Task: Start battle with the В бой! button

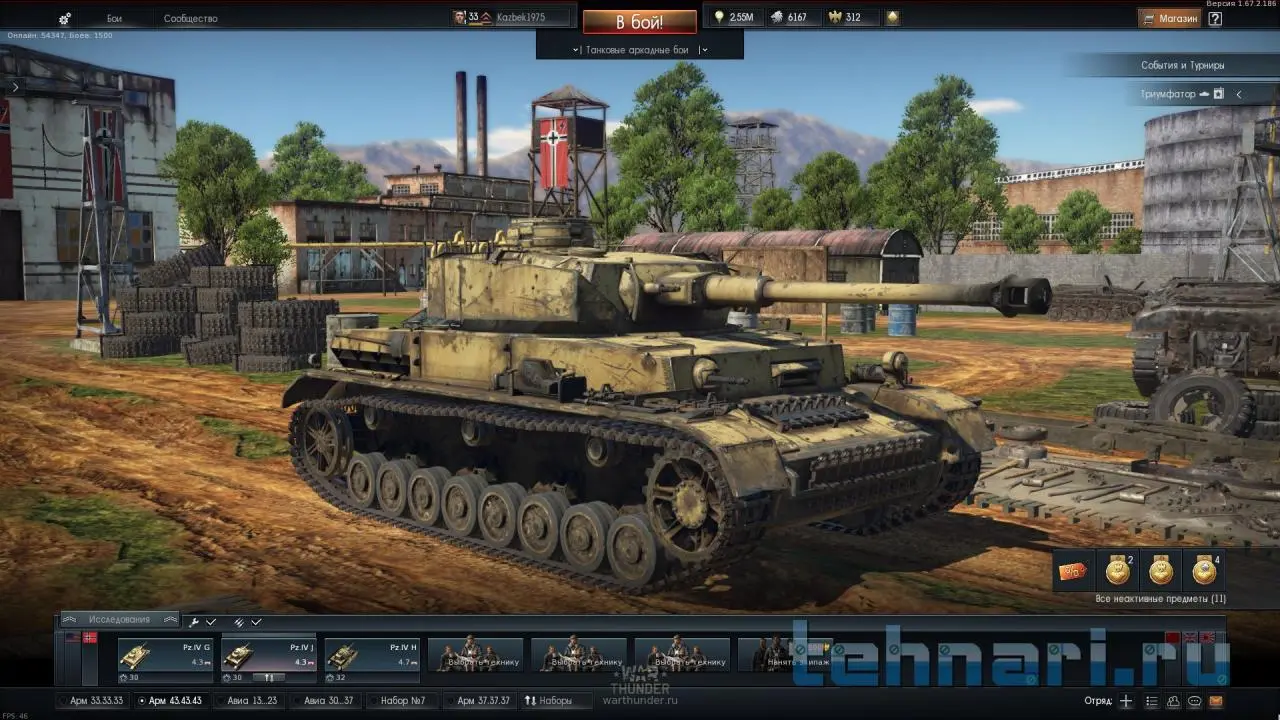Action: click(639, 21)
